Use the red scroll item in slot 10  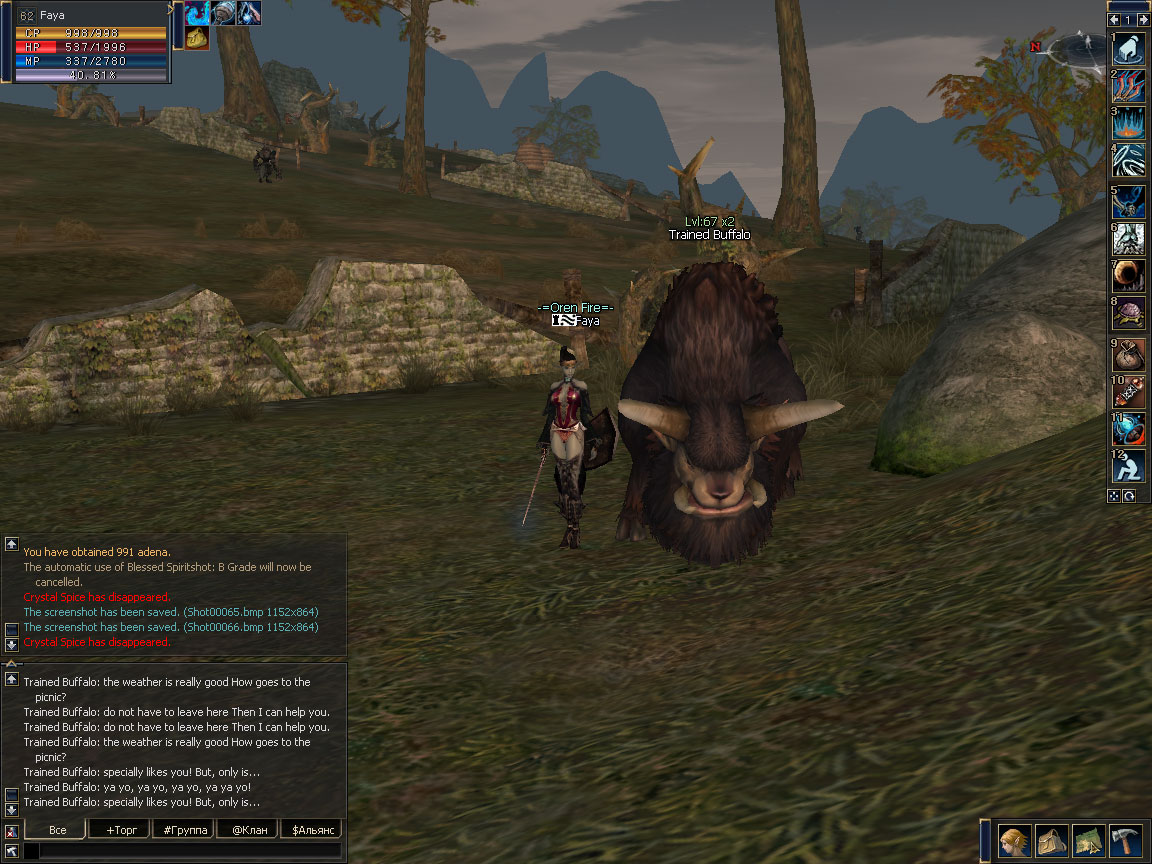click(x=1130, y=392)
